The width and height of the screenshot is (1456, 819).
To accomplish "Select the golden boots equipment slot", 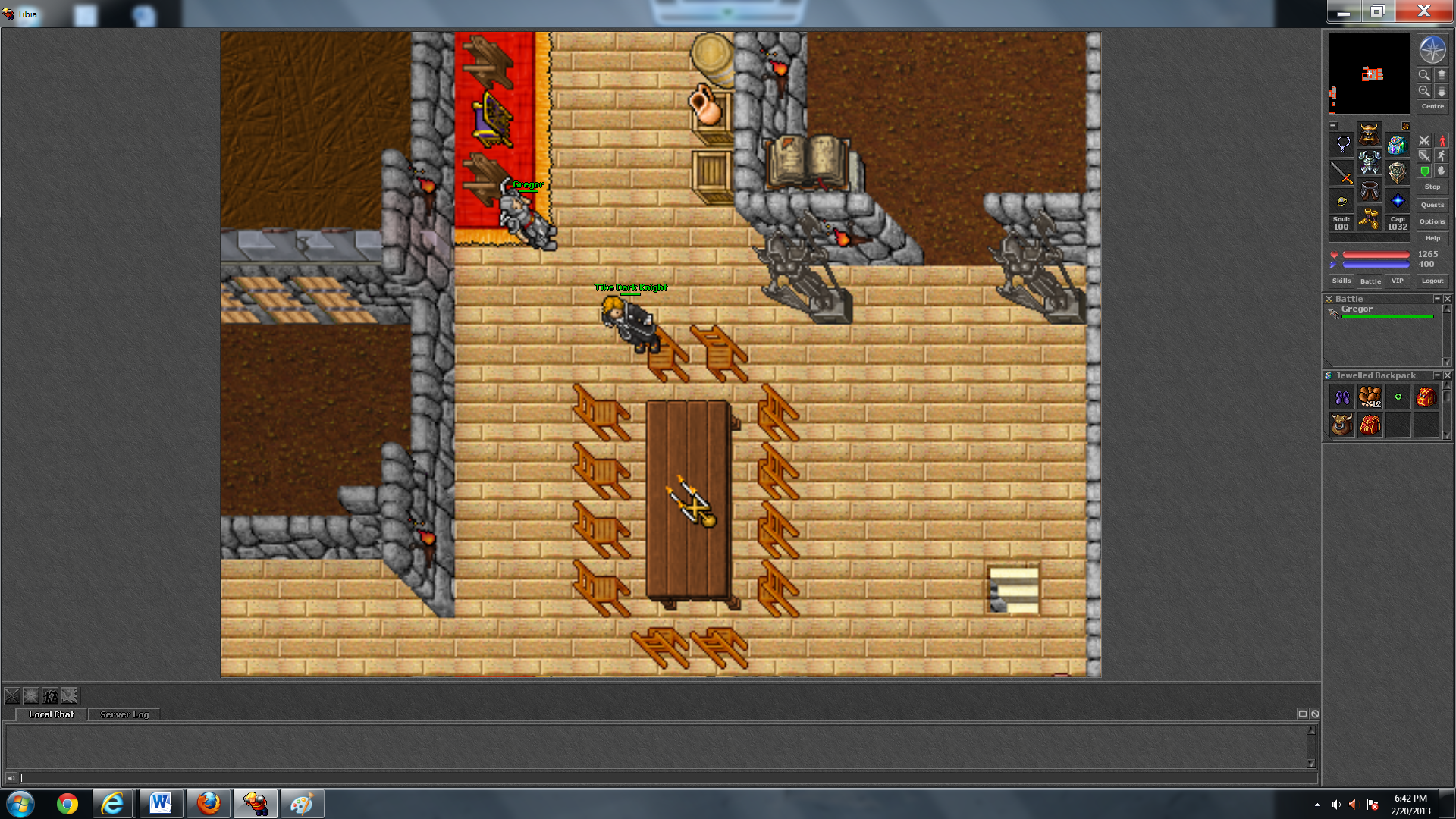I will point(1369,220).
